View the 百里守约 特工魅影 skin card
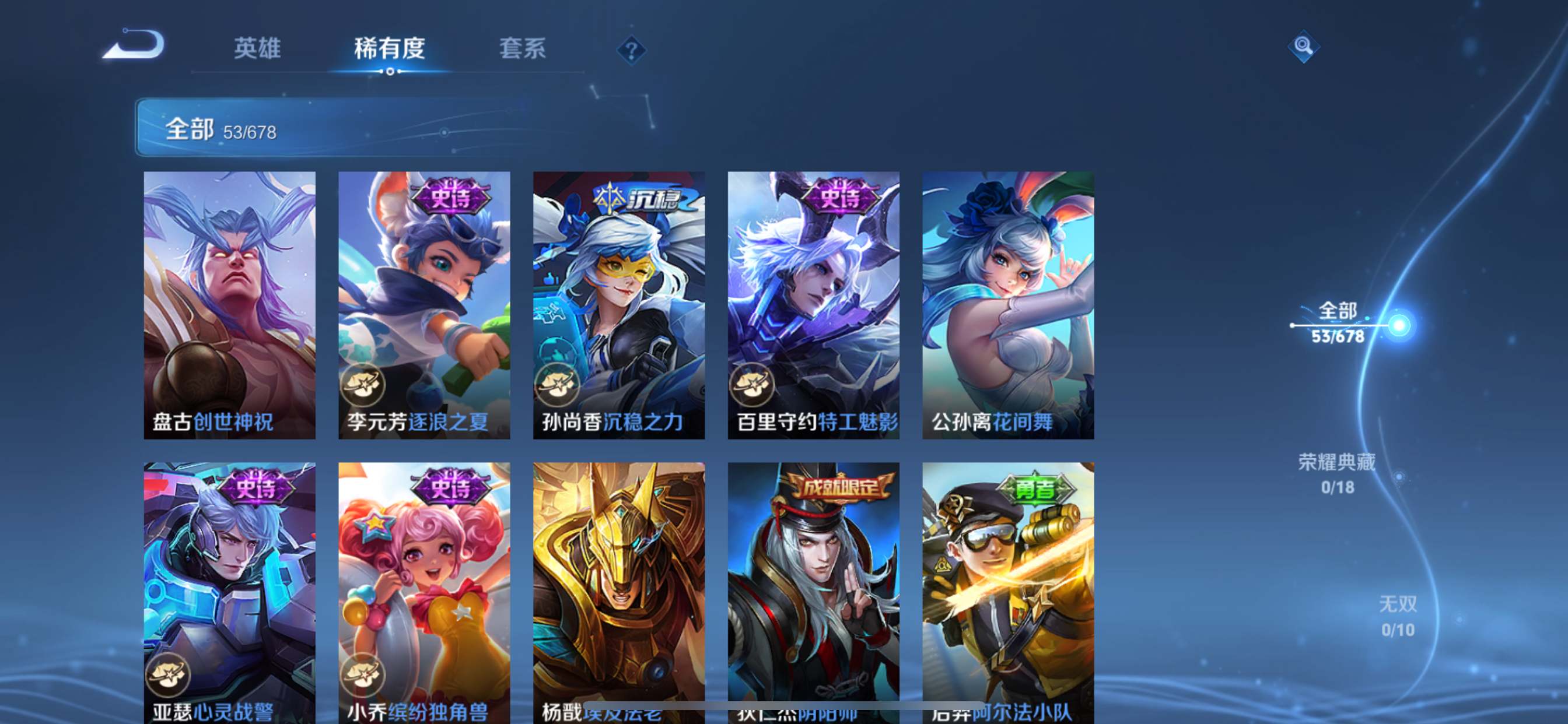The width and height of the screenshot is (1568, 724). pos(814,305)
